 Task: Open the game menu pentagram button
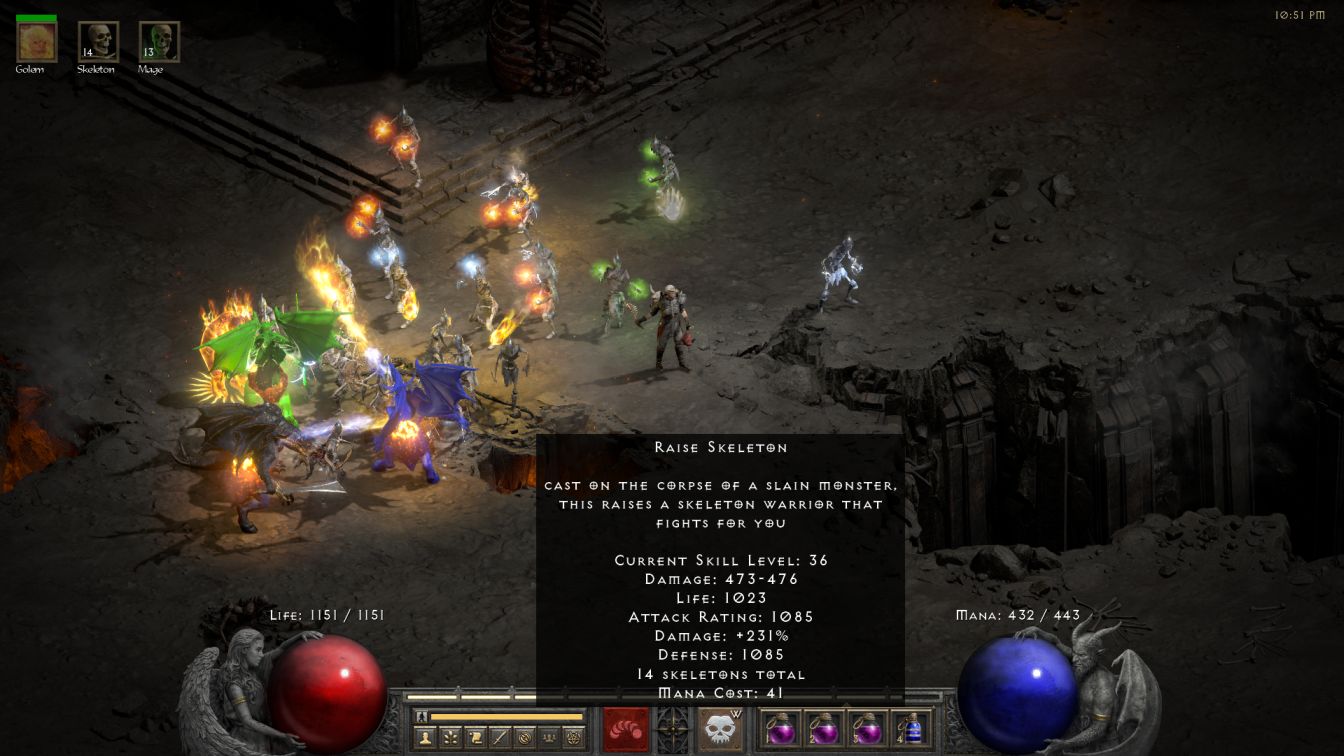click(573, 738)
